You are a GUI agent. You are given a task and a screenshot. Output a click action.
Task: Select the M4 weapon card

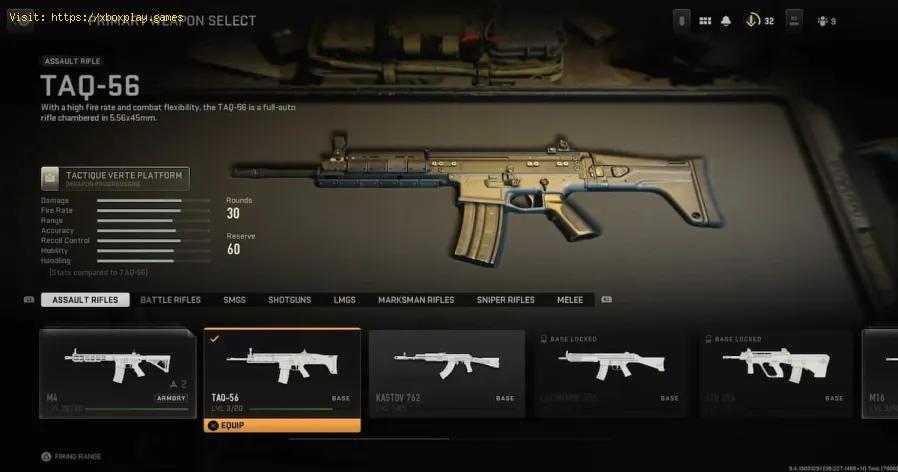coord(118,373)
